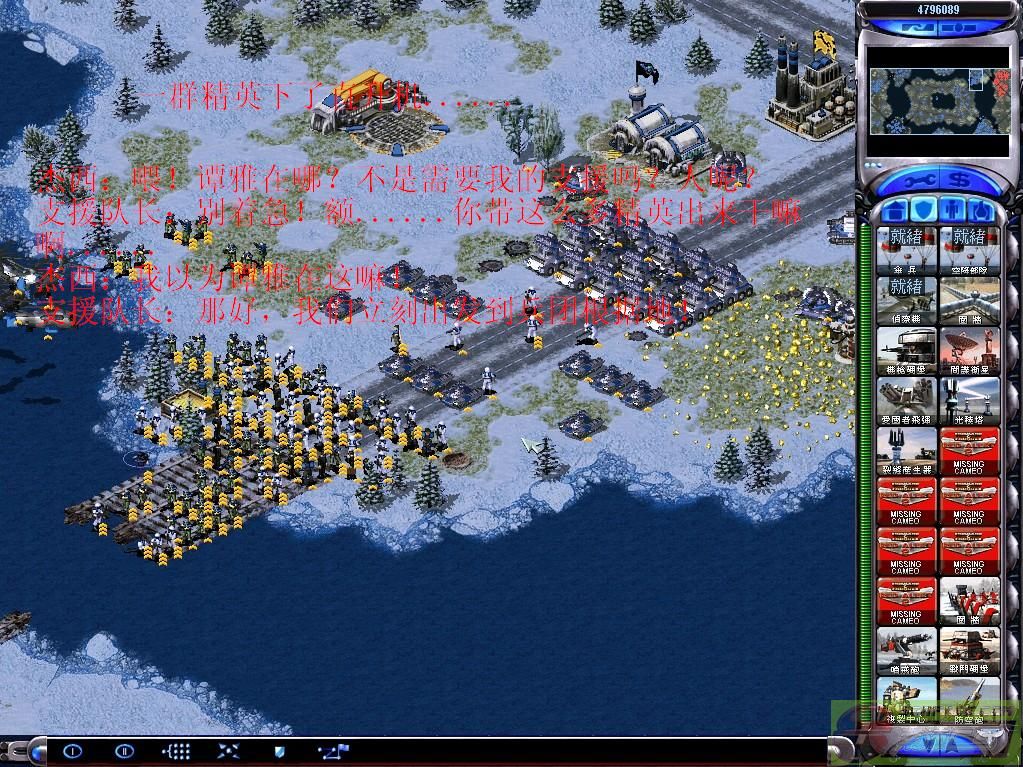Select the guard shield command button

(x=280, y=750)
